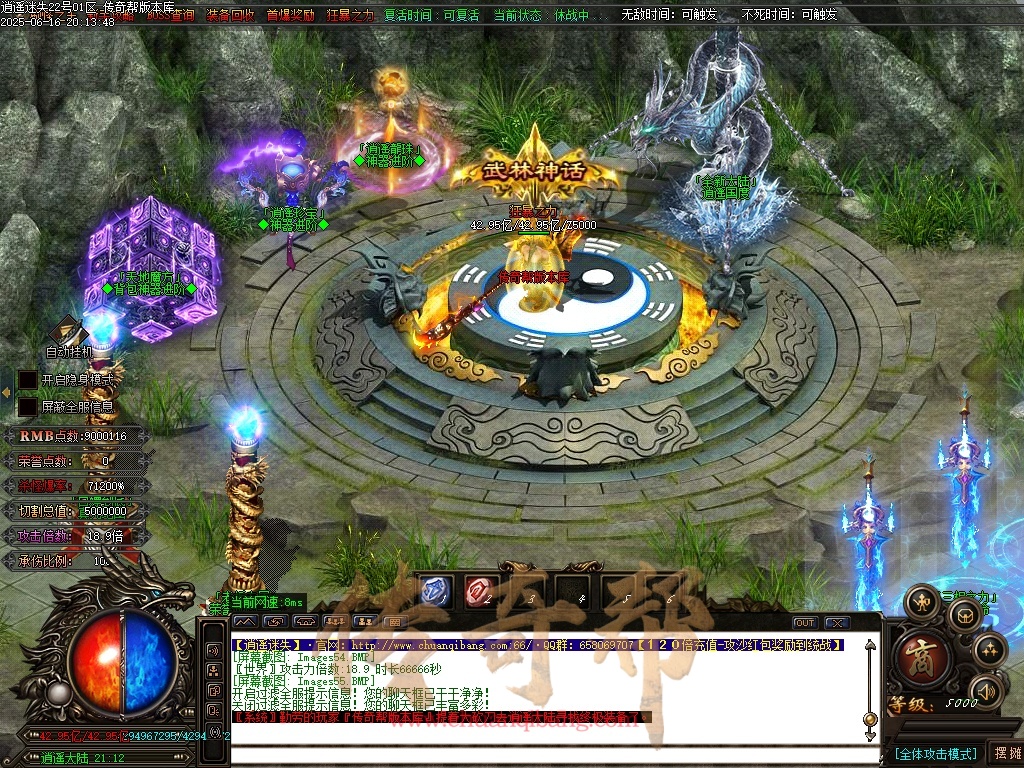Open the 狂暴之力 berserk power menu

coord(350,15)
